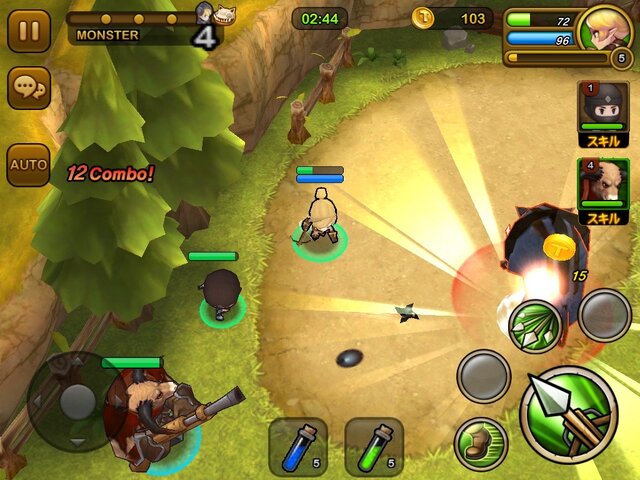Trigger the beast ally's skill
Viewport: 640px width, 480px height.
tap(602, 191)
